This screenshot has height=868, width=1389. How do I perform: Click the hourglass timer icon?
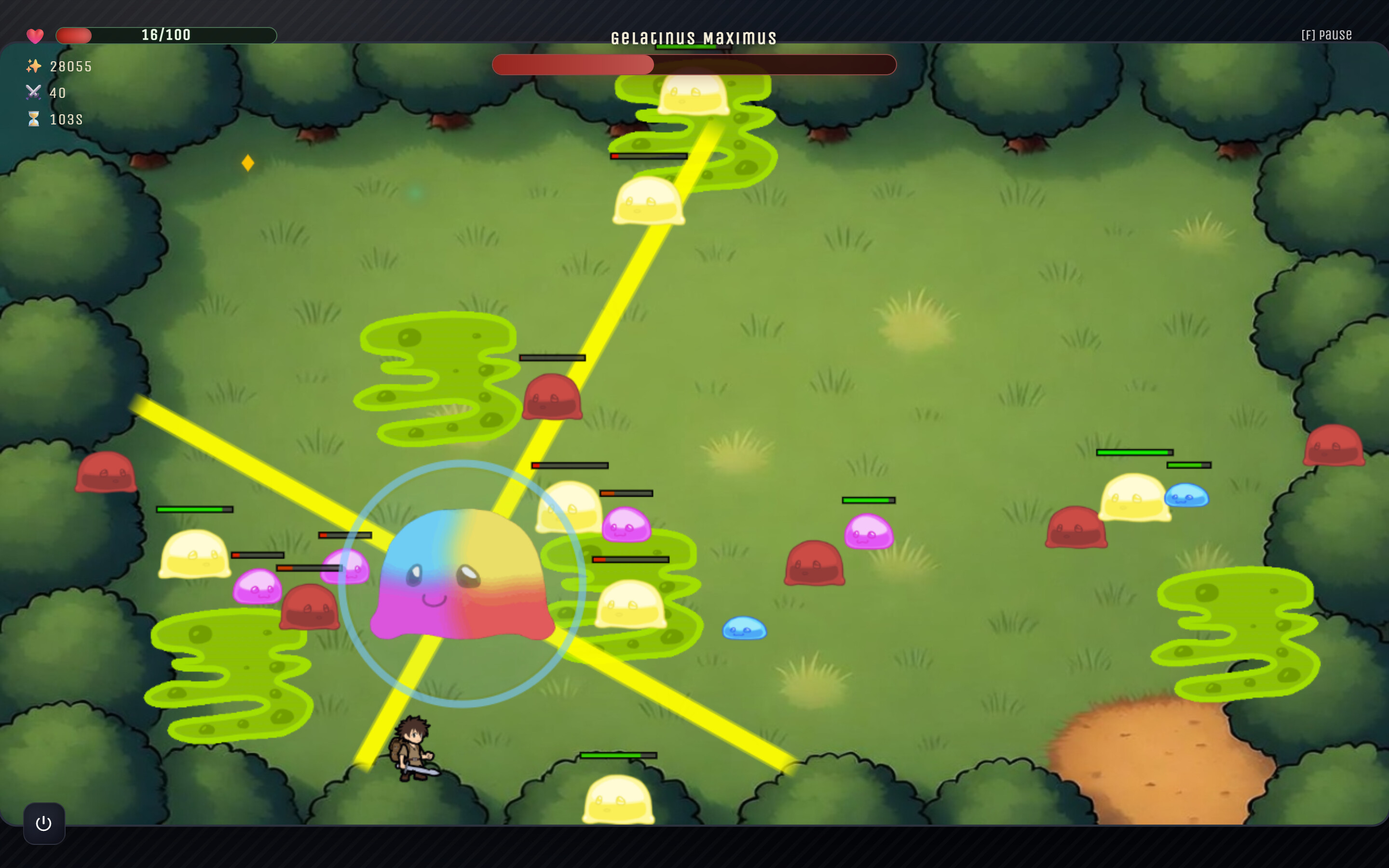point(34,120)
